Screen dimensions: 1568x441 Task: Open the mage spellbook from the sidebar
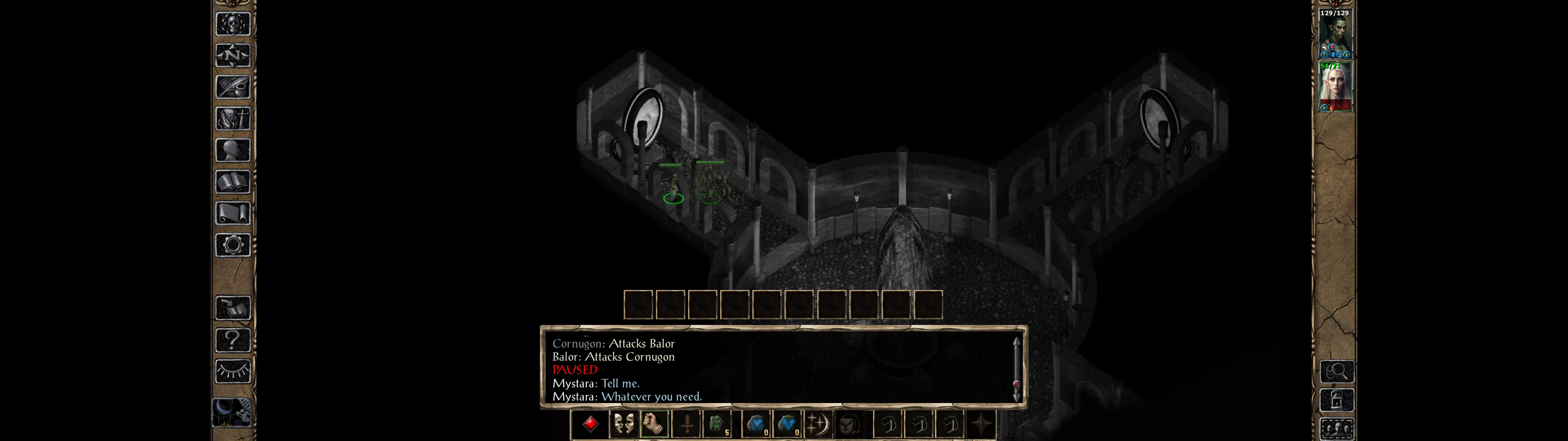(232, 182)
